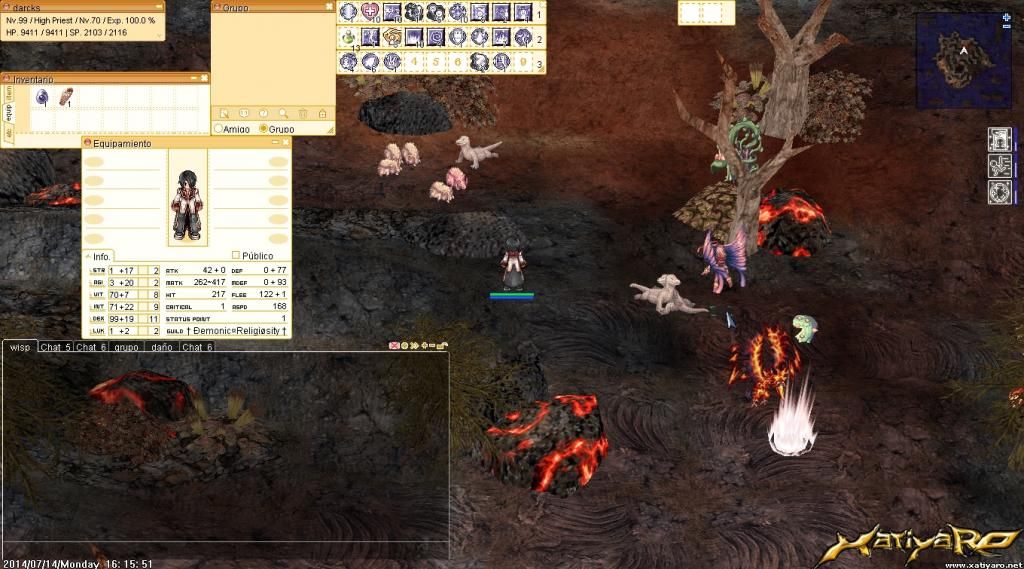Select the Amigo radio option
Viewport: 1024px width, 569px height.
pyautogui.click(x=219, y=129)
